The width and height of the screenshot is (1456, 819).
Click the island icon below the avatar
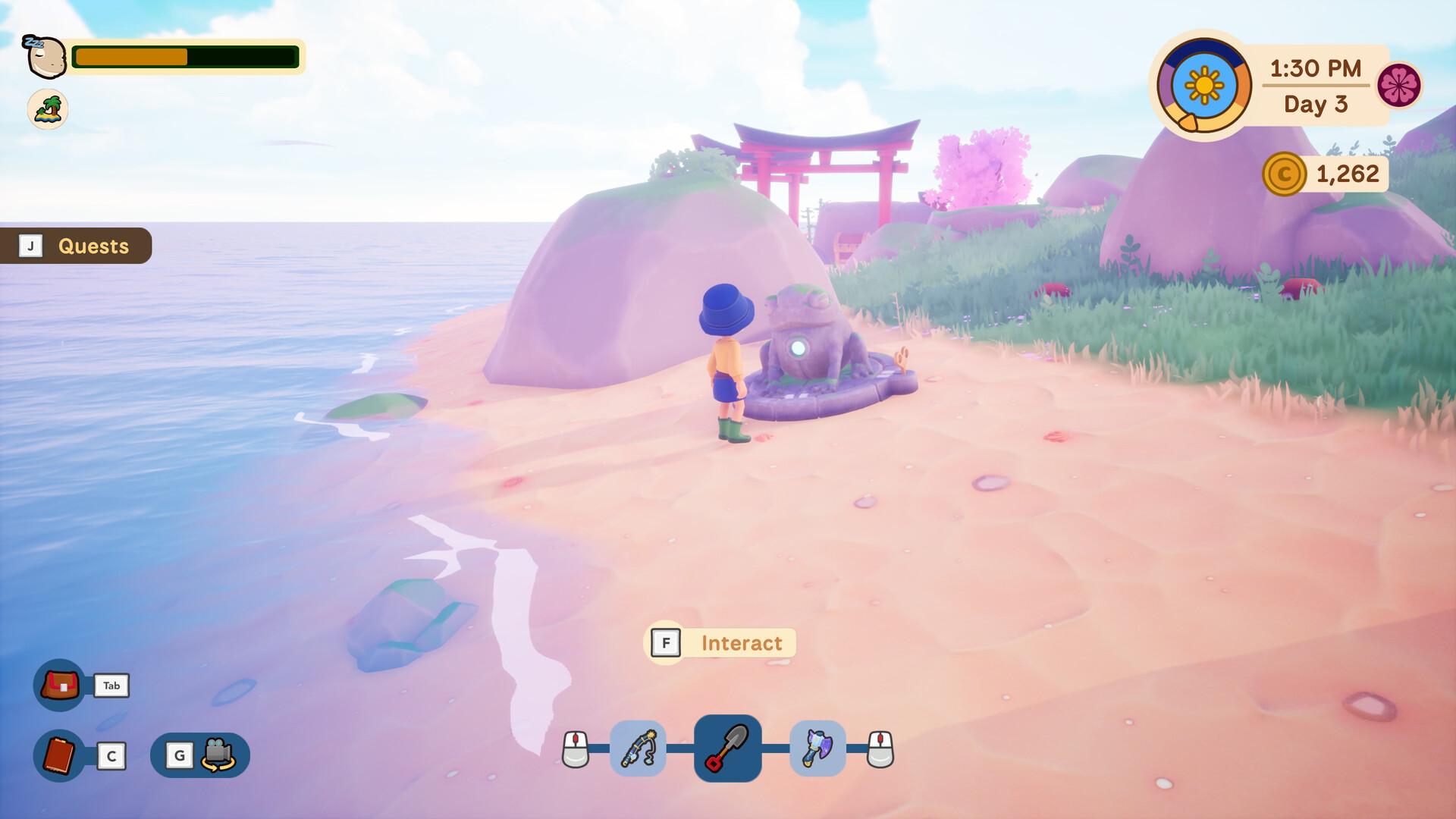pos(47,109)
